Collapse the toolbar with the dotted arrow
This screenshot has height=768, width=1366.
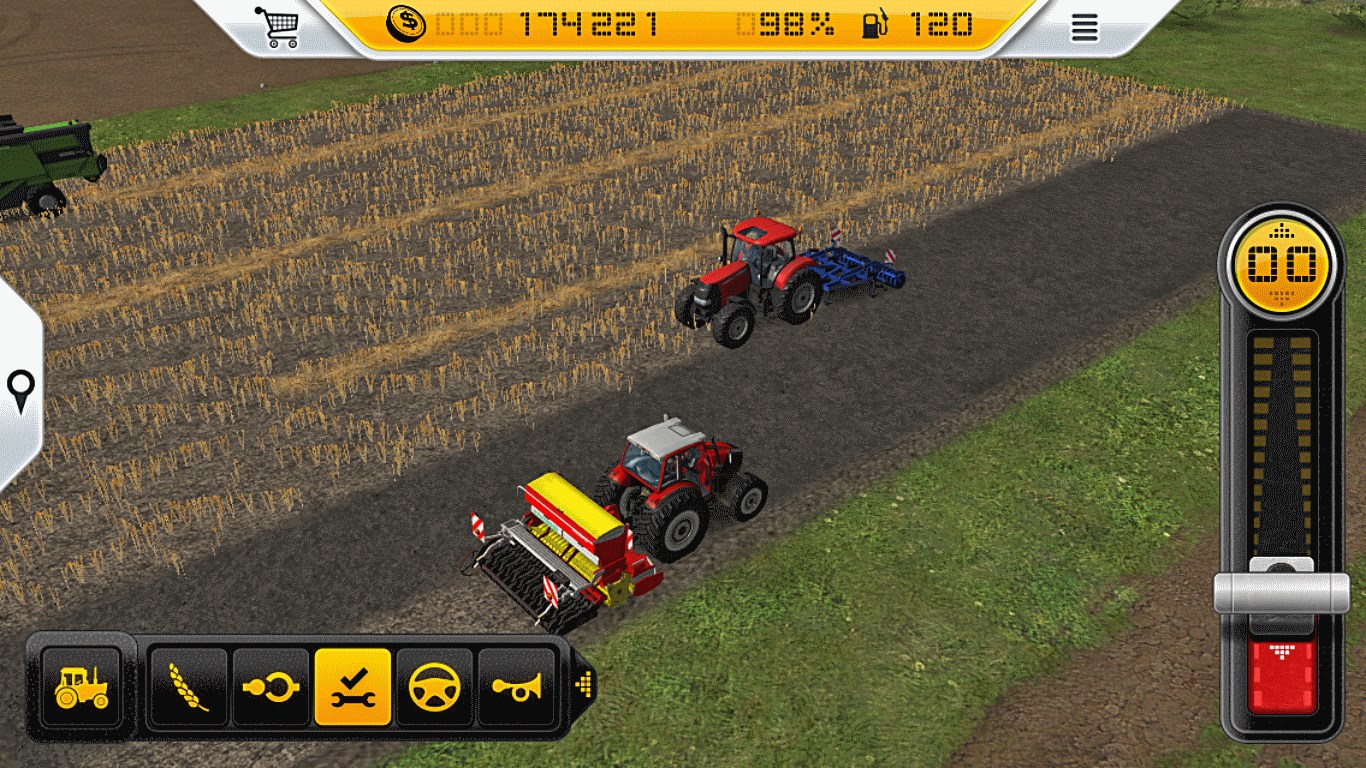tap(584, 684)
